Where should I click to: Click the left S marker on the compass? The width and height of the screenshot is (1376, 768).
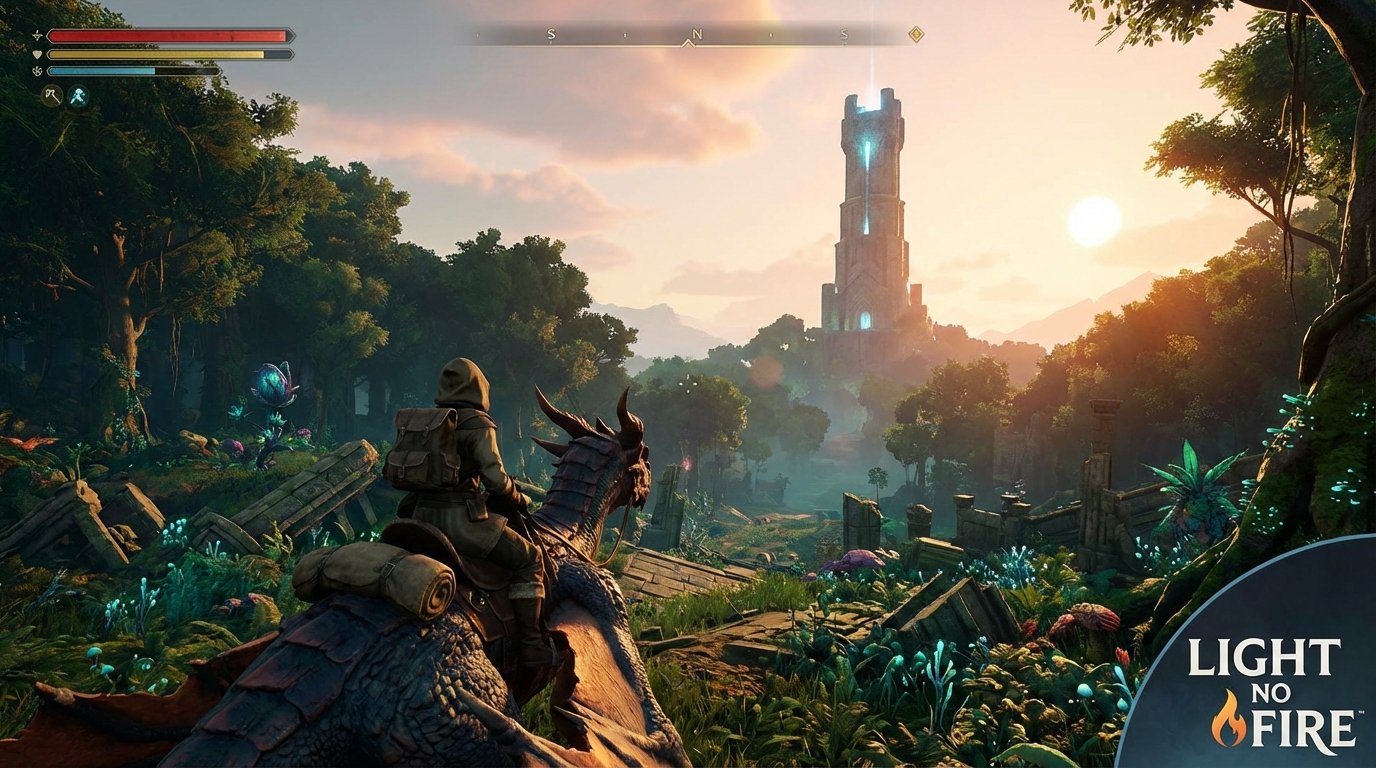552,34
